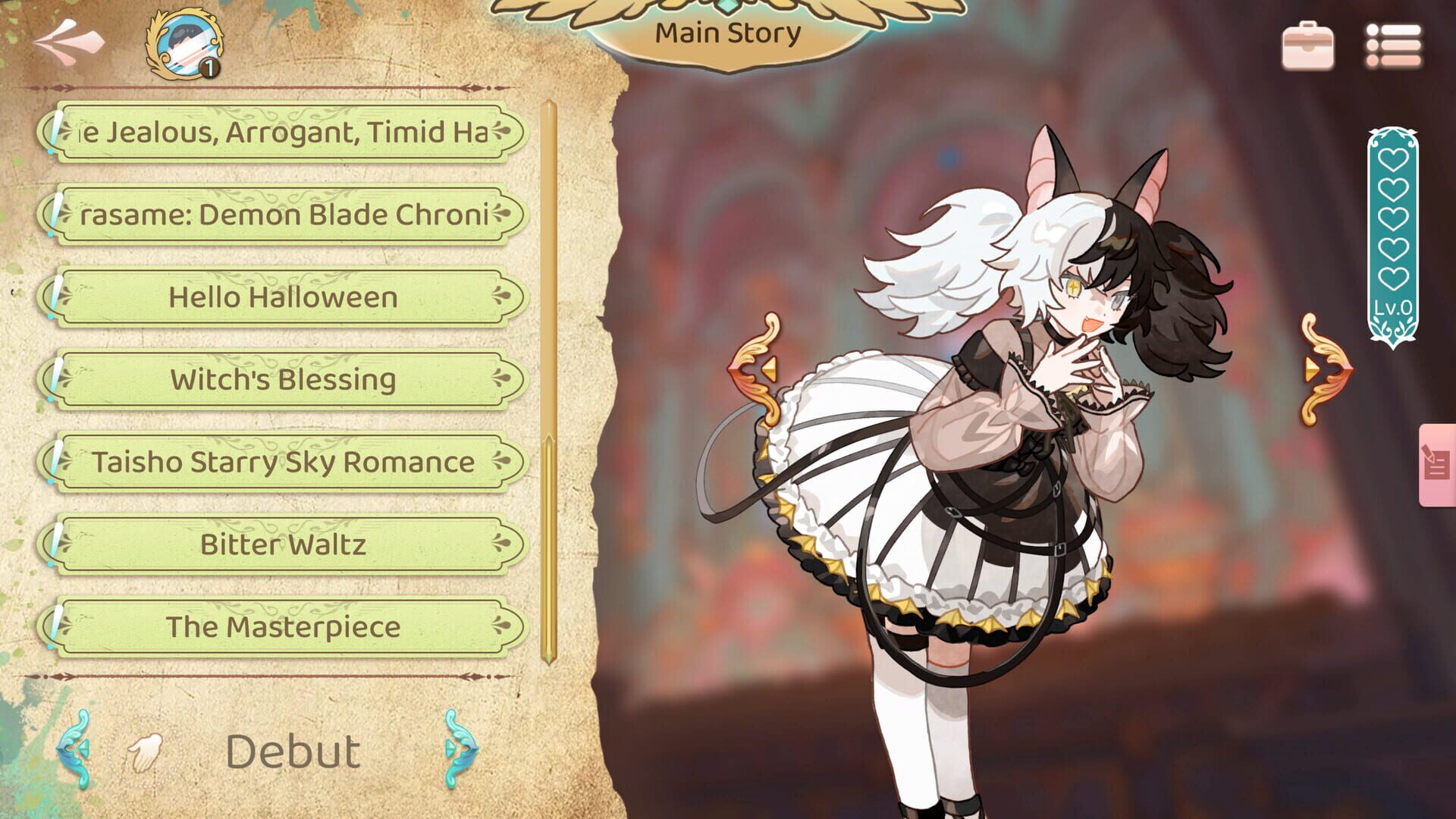Viewport: 1456px width, 819px height.
Task: Open the Jealous, Arrogant, Timid chapter
Action: tap(284, 130)
